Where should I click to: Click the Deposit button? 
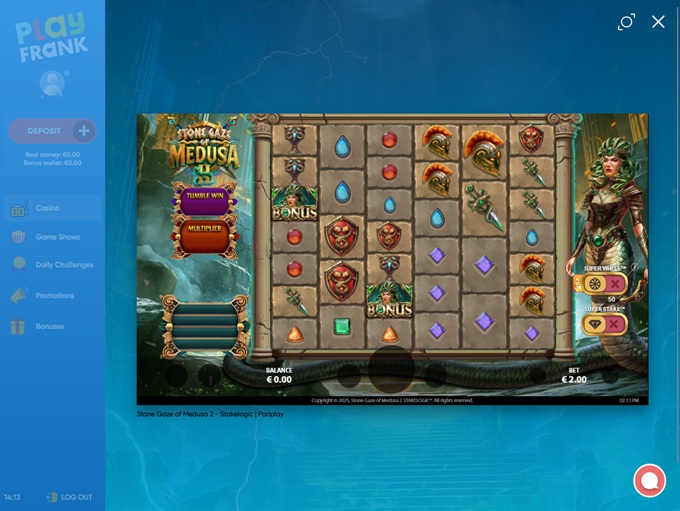(52, 131)
